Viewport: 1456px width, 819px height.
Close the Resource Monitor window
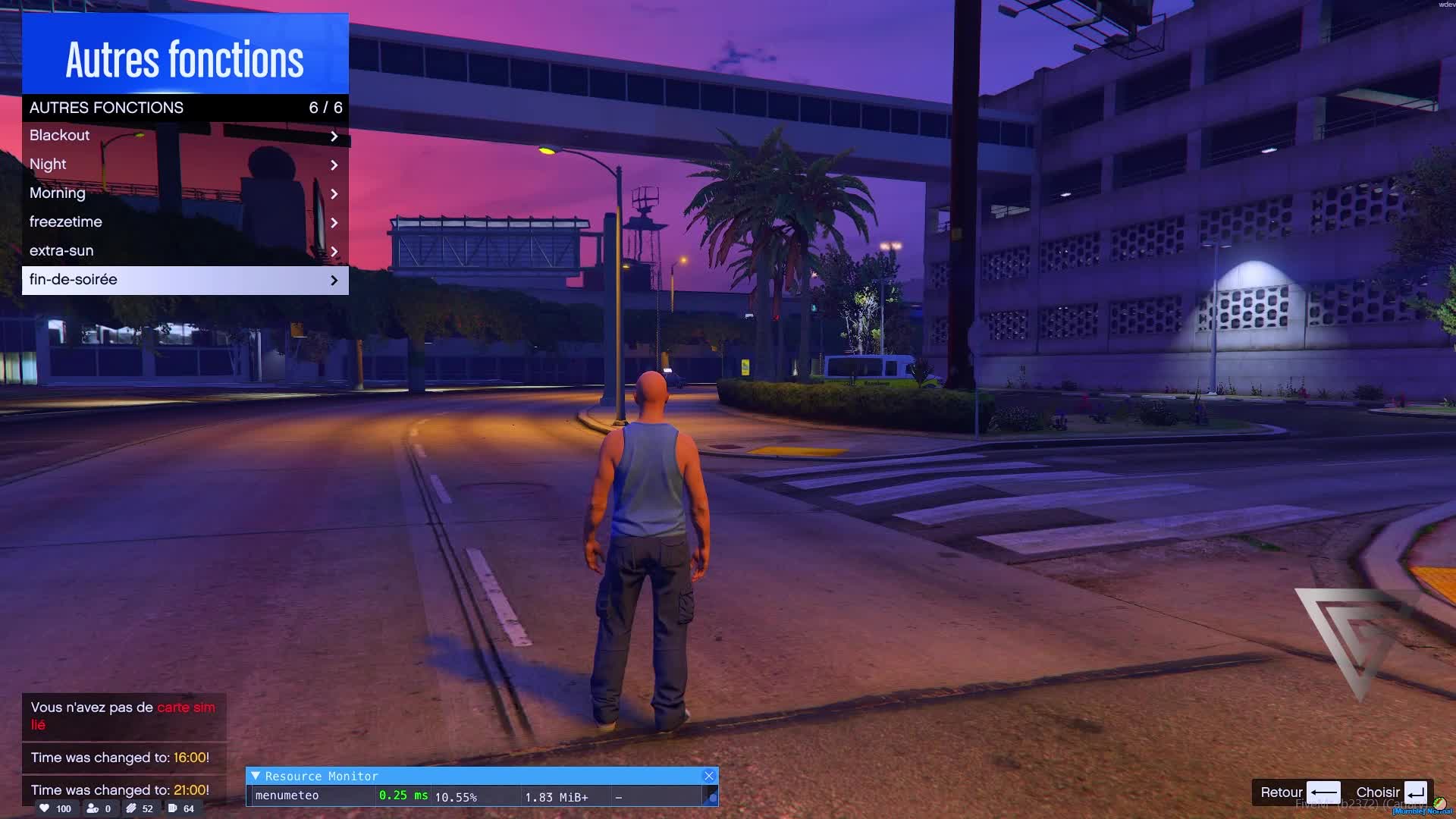(709, 776)
